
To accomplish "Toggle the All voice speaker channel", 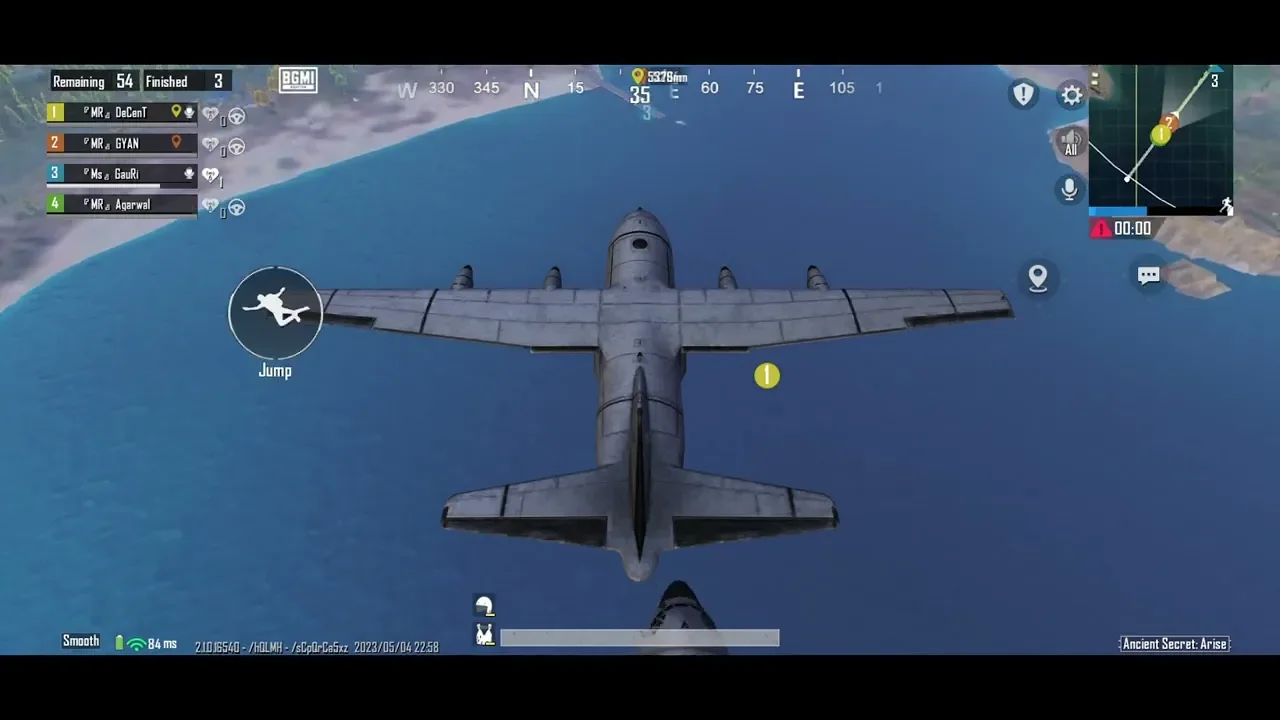I will point(1070,142).
